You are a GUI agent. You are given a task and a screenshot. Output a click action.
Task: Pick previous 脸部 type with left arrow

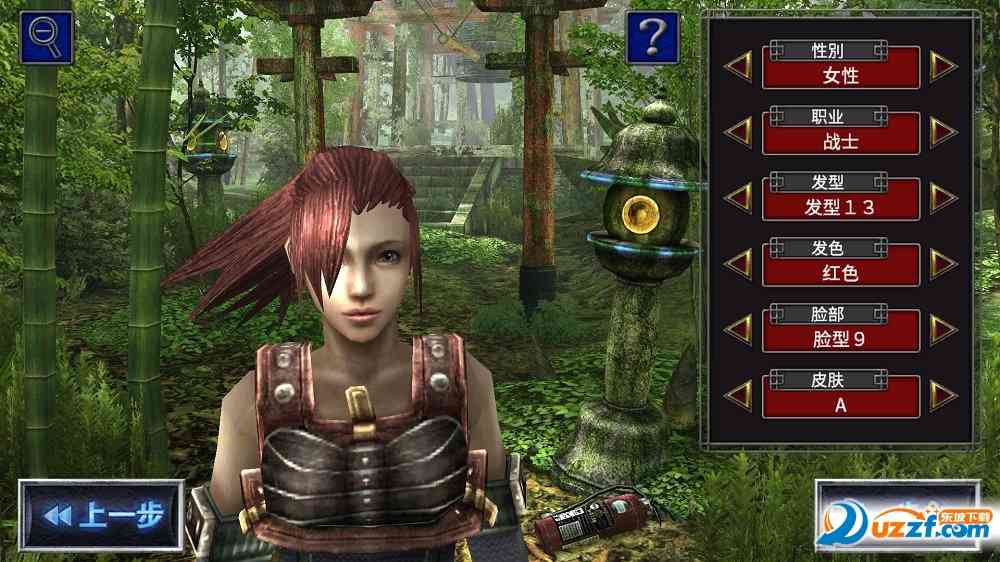(739, 330)
